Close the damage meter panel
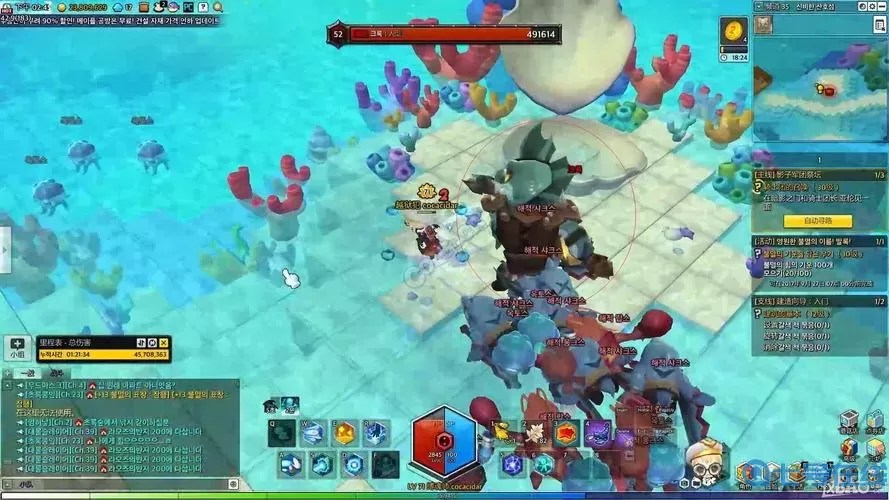Image resolution: width=889 pixels, height=500 pixels. [x=164, y=343]
